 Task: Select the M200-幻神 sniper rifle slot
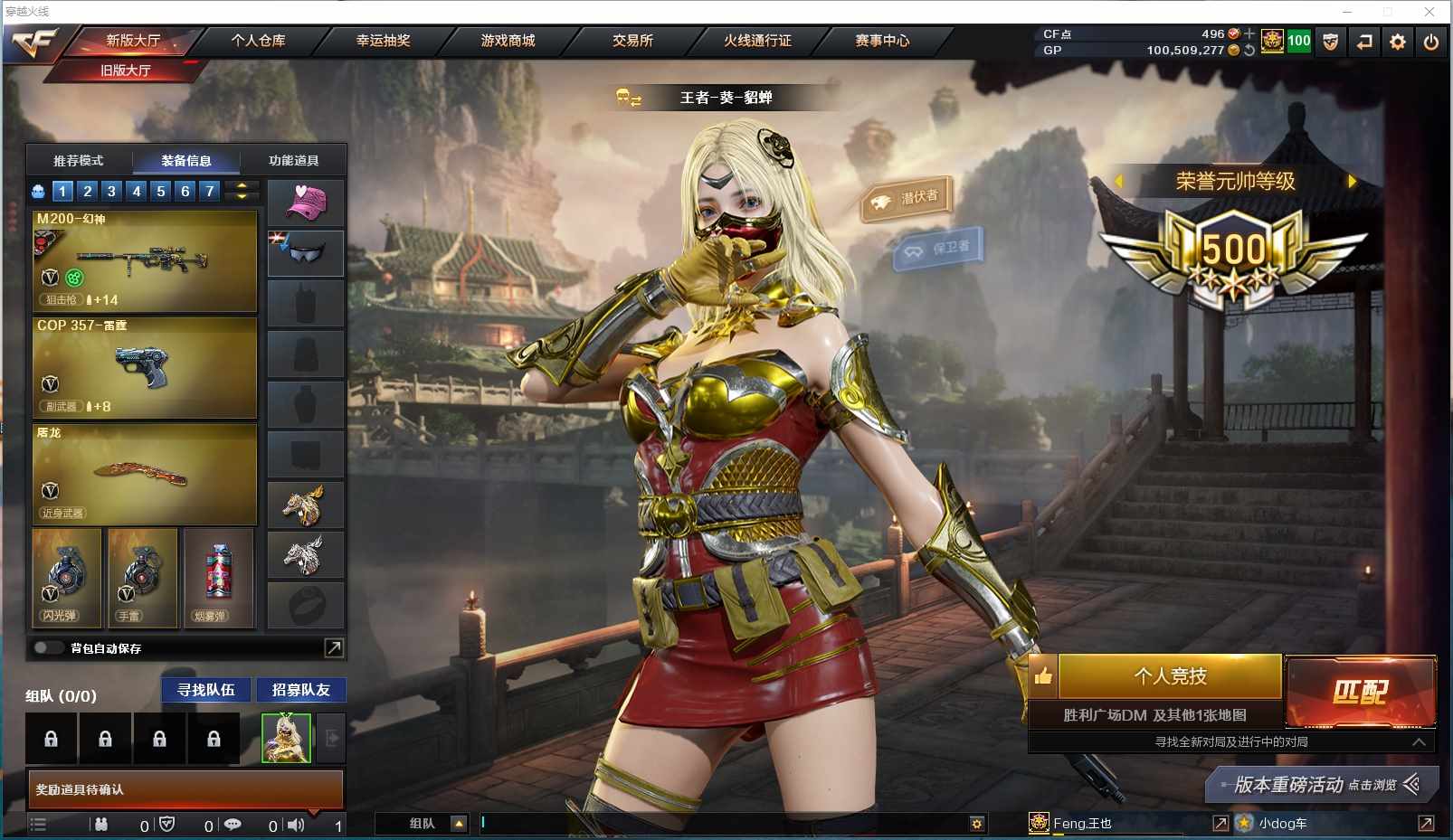pos(145,260)
